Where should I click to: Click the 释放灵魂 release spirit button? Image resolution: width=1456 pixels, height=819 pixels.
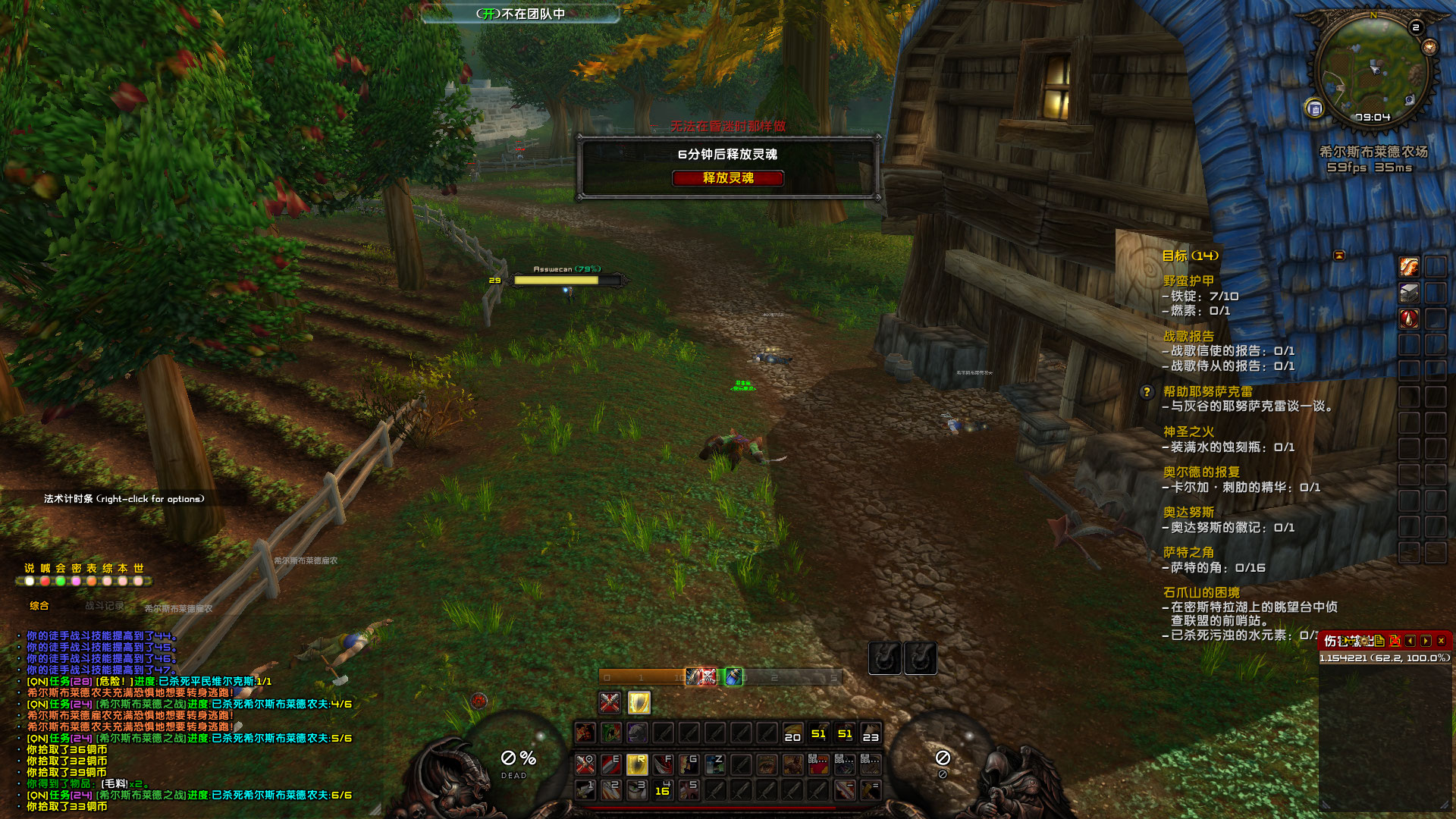pyautogui.click(x=728, y=178)
